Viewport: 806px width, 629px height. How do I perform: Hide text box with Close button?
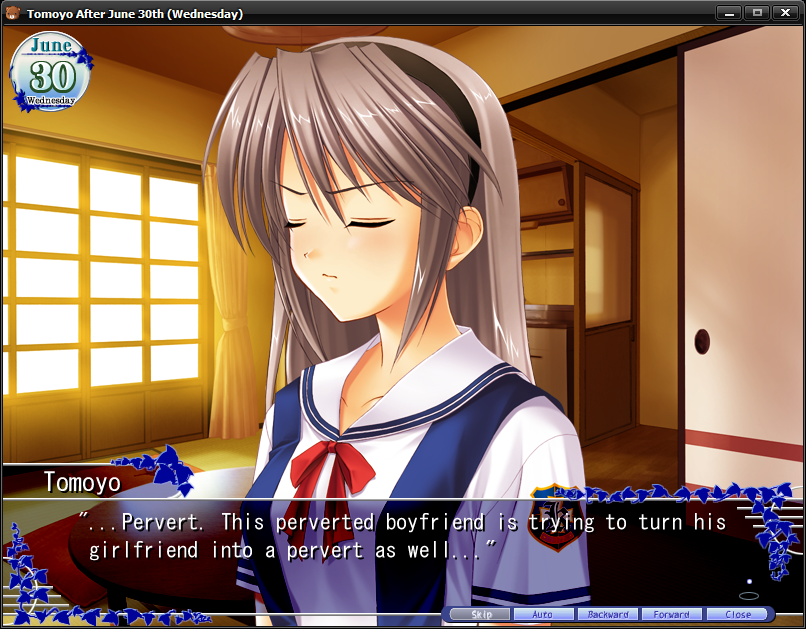pos(738,614)
